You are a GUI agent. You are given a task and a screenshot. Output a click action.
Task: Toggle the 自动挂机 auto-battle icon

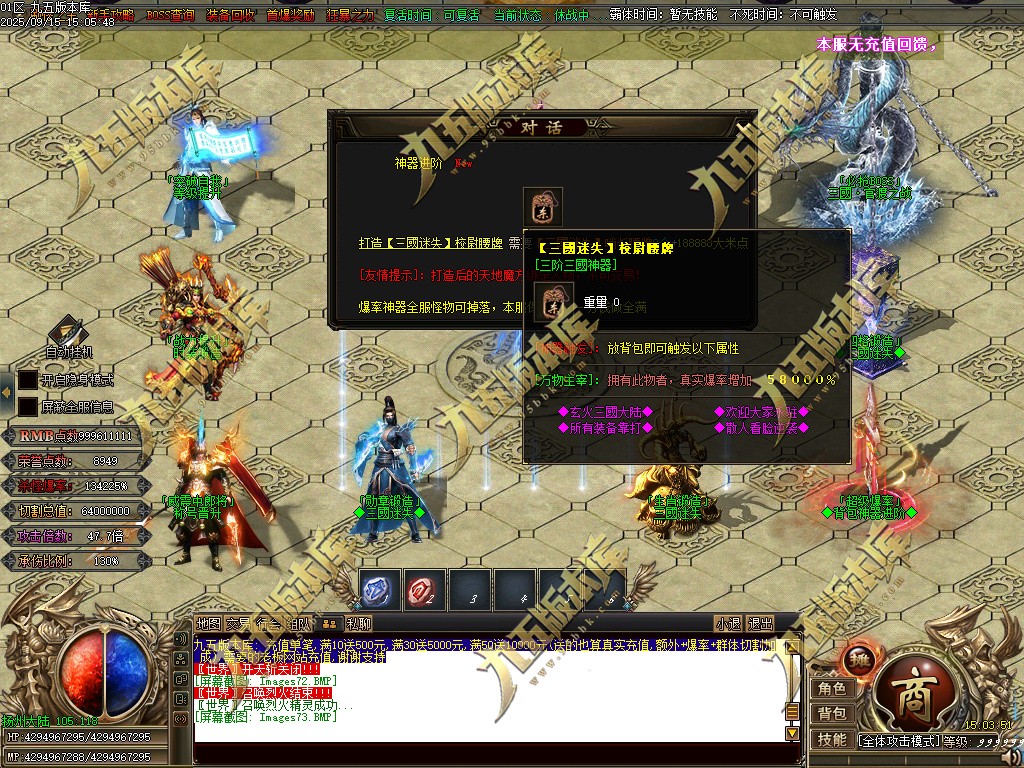click(66, 332)
